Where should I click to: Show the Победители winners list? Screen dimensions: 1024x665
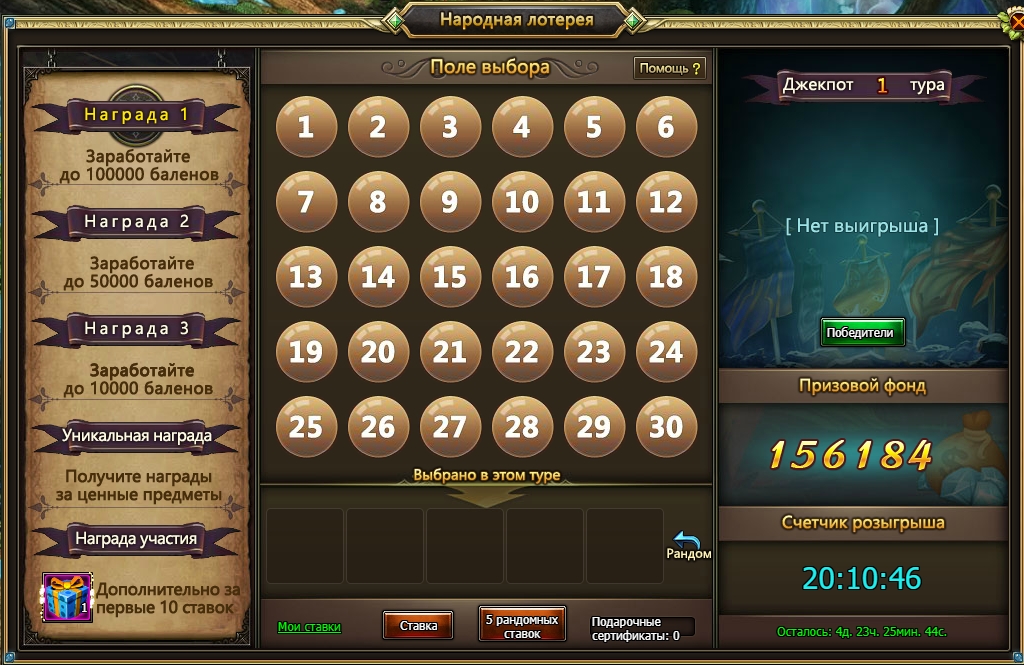point(863,332)
